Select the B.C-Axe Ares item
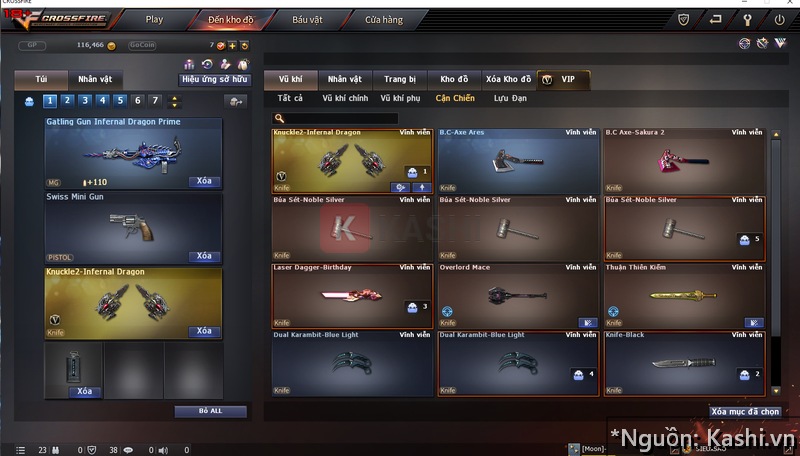Screen dimensions: 800x456 518,160
